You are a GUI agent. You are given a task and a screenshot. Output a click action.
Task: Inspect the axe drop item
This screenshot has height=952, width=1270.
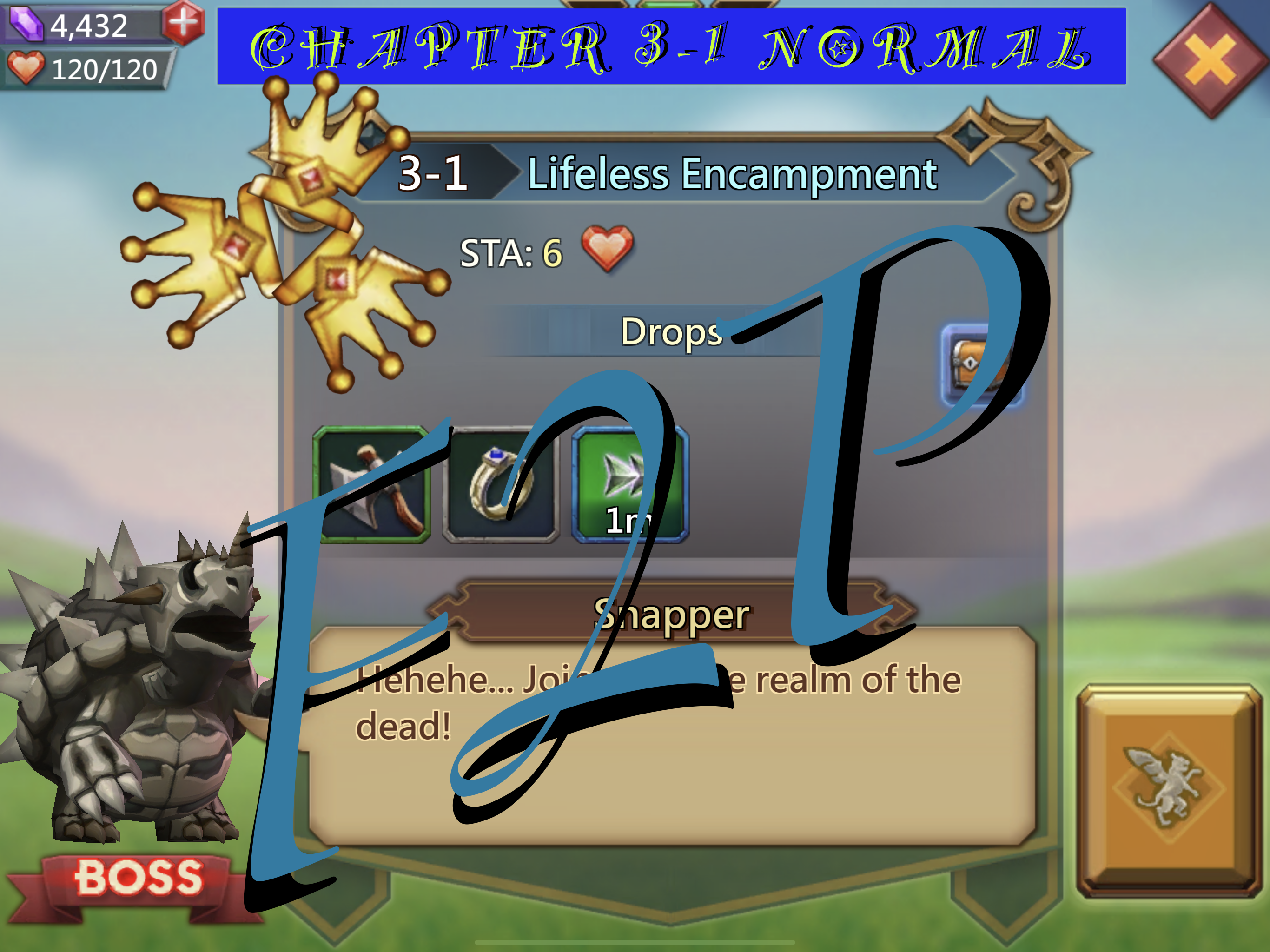click(372, 485)
